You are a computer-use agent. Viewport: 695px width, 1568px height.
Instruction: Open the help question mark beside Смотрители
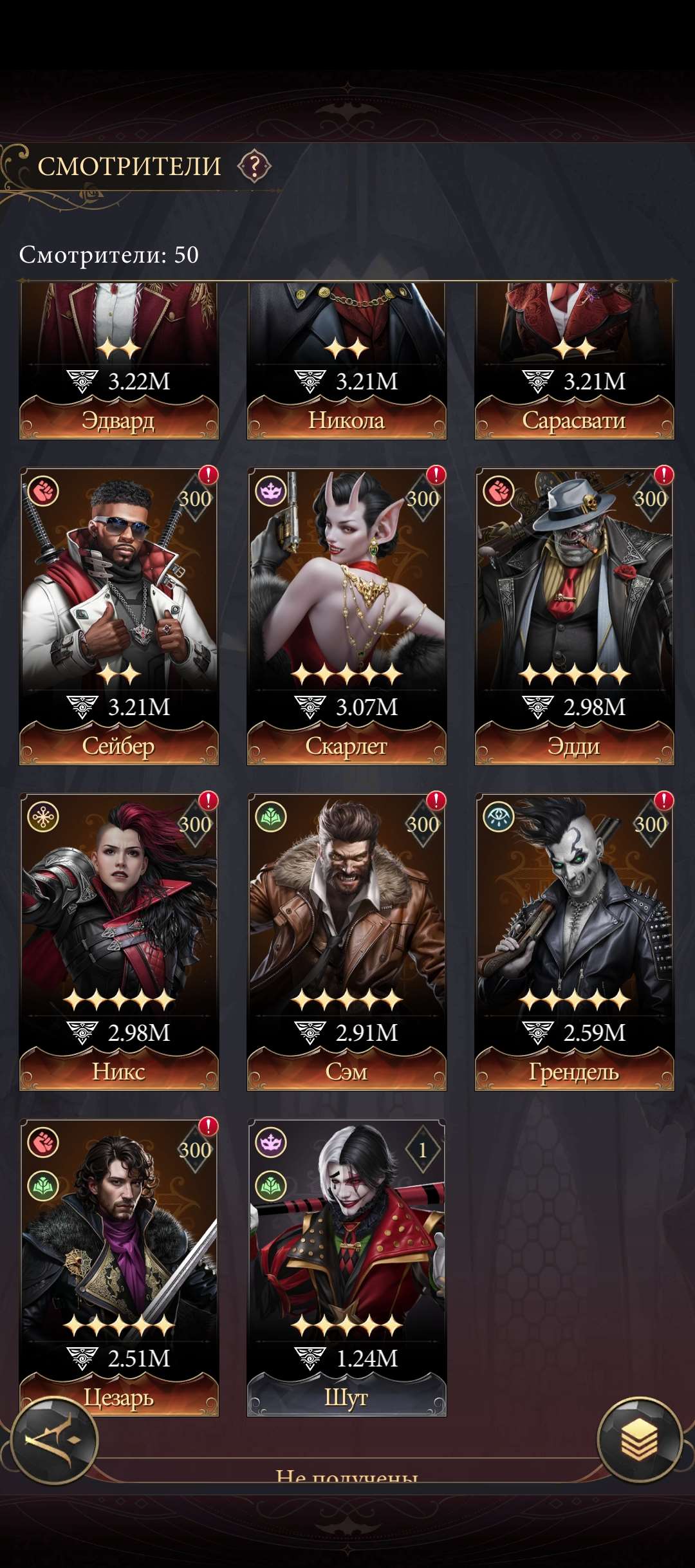254,167
